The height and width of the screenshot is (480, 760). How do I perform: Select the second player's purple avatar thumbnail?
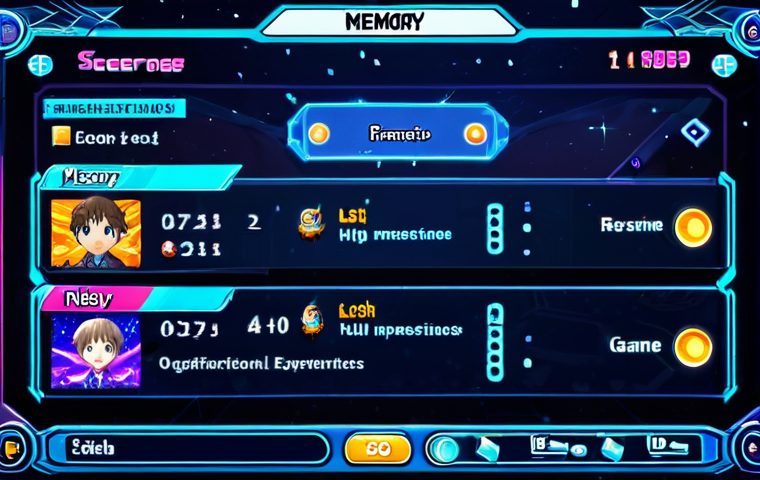[96, 351]
